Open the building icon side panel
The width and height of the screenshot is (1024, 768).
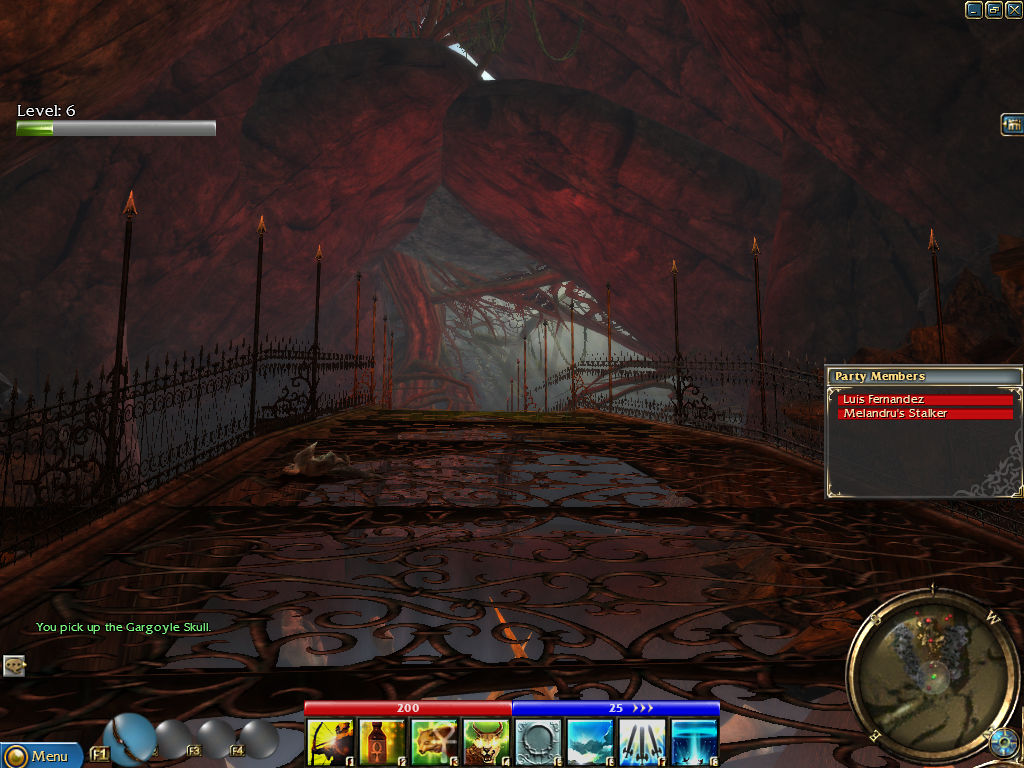(x=1011, y=125)
